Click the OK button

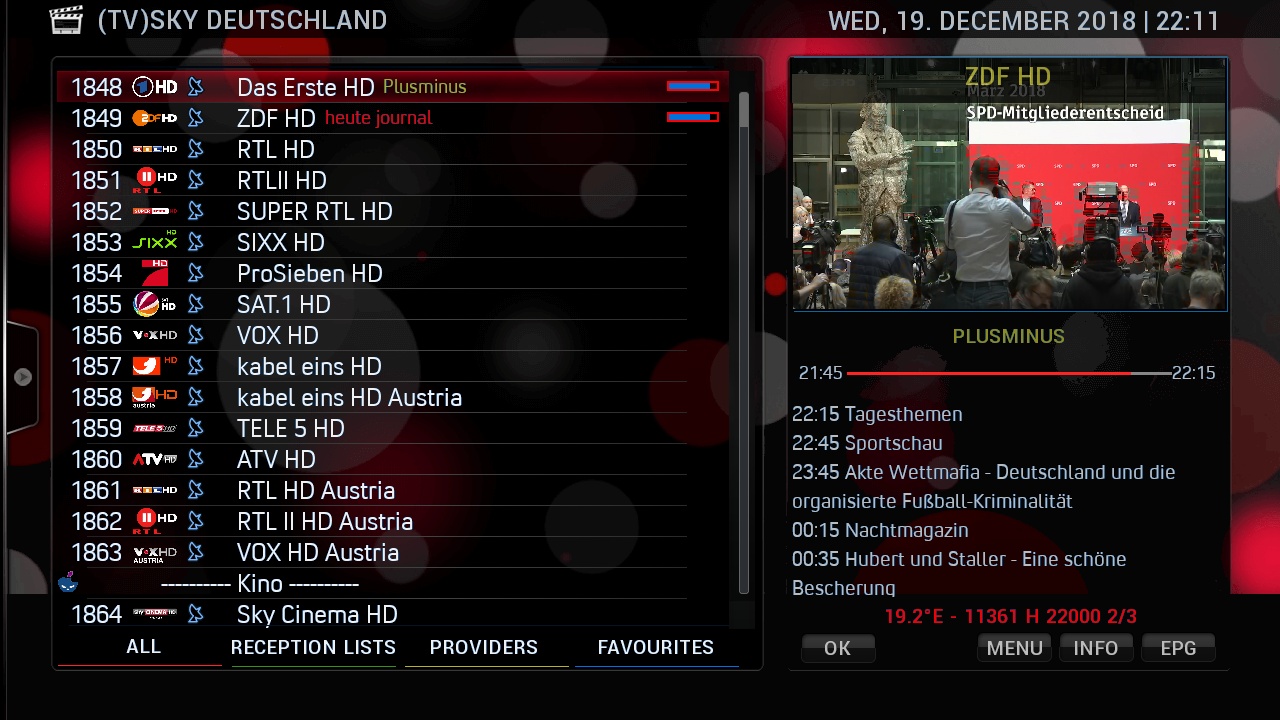click(x=838, y=648)
